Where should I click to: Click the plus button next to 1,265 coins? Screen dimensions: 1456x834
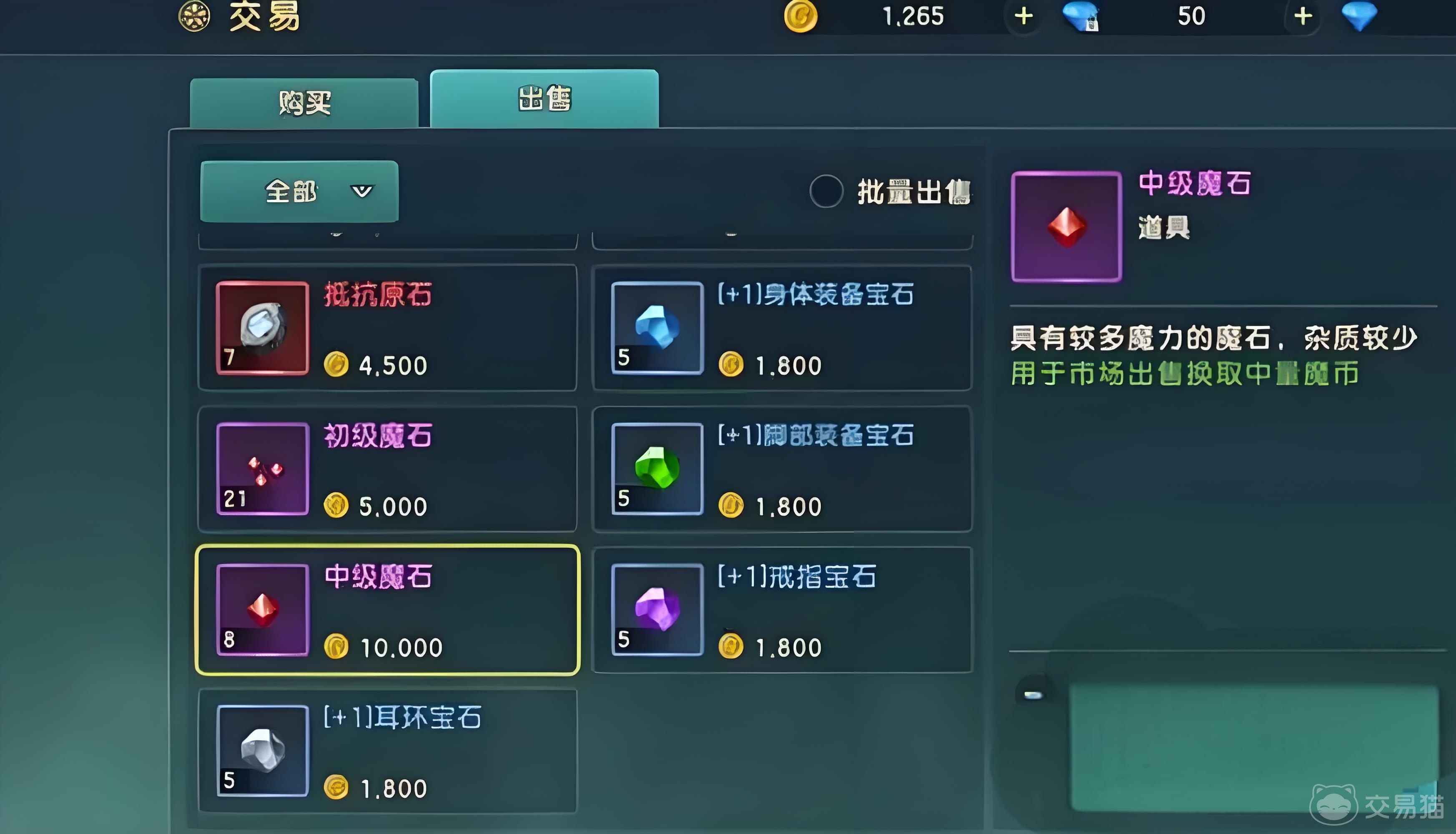tap(1024, 15)
